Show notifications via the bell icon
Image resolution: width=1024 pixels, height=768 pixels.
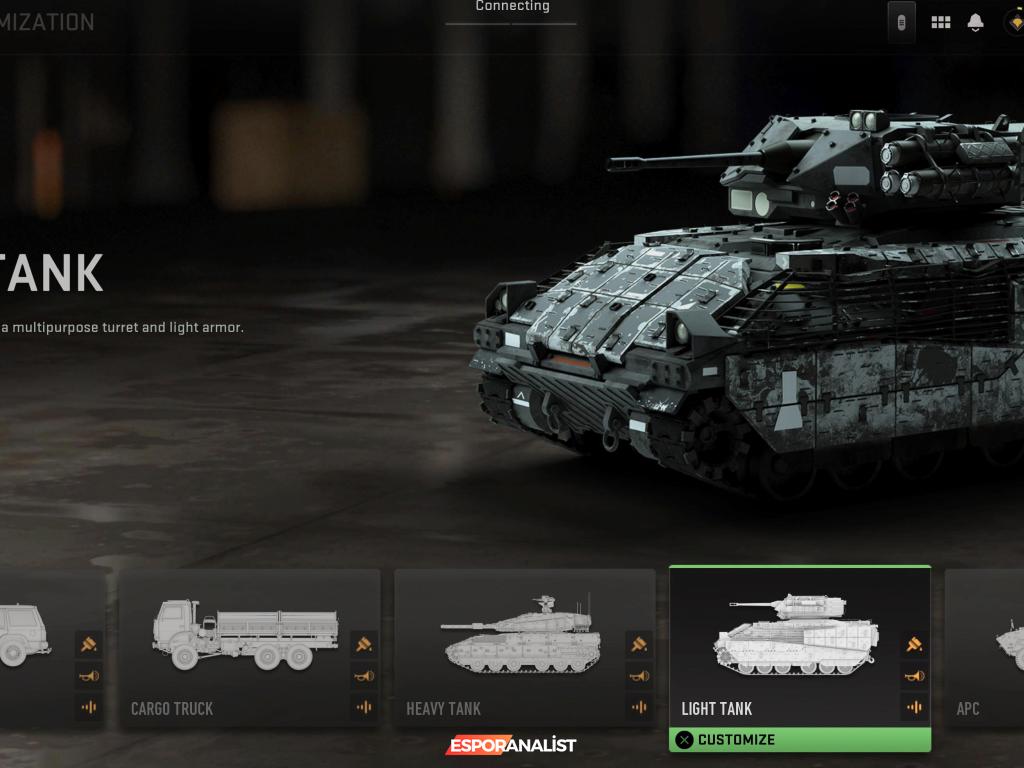975,22
